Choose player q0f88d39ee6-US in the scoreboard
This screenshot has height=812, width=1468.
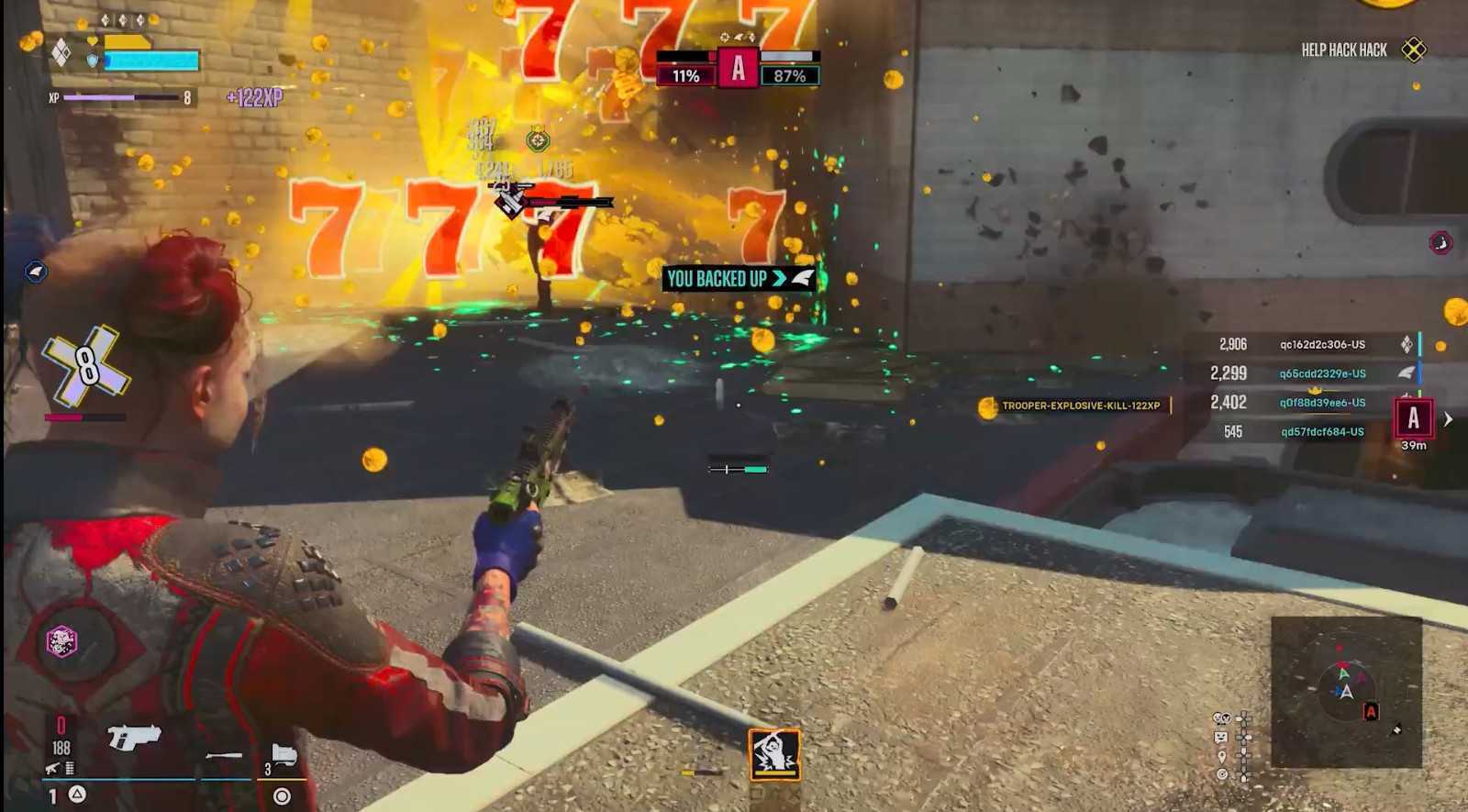pos(1321,402)
